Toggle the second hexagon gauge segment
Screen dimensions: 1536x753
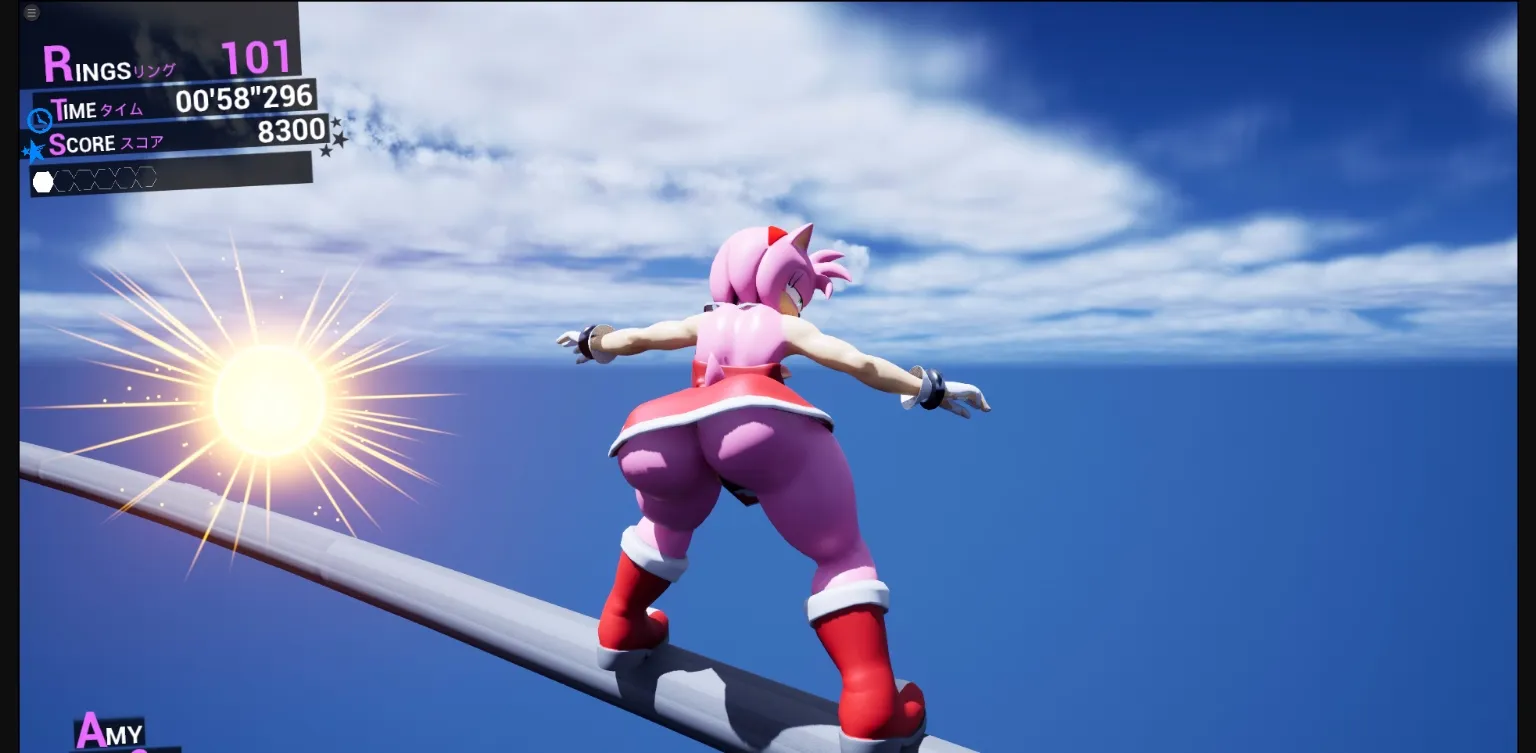tap(64, 180)
